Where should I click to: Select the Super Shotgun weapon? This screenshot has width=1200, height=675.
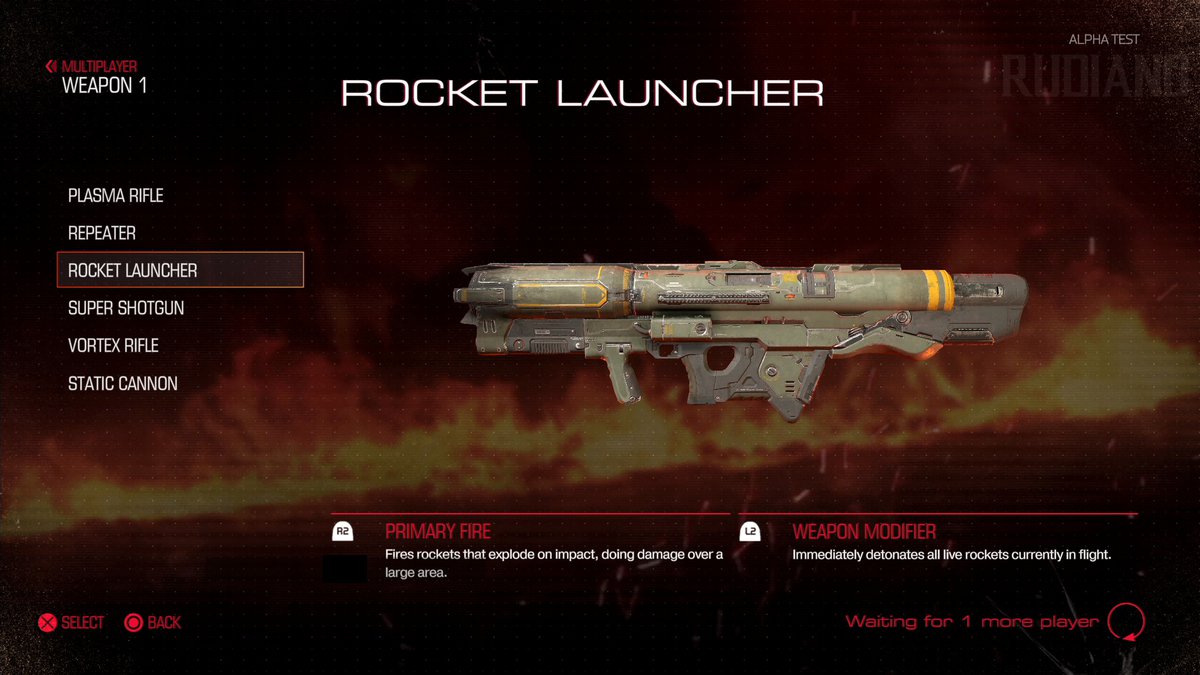pyautogui.click(x=126, y=308)
